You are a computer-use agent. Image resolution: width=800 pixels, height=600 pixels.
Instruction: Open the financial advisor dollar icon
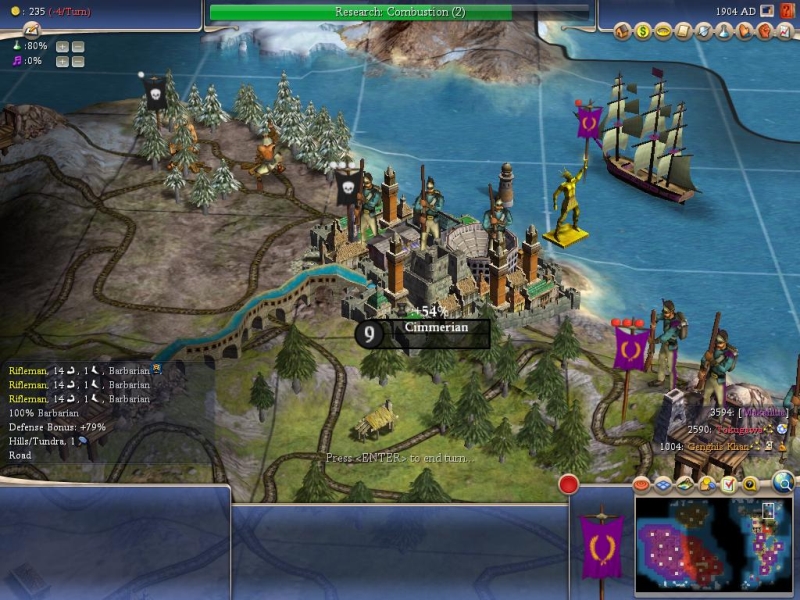[644, 32]
